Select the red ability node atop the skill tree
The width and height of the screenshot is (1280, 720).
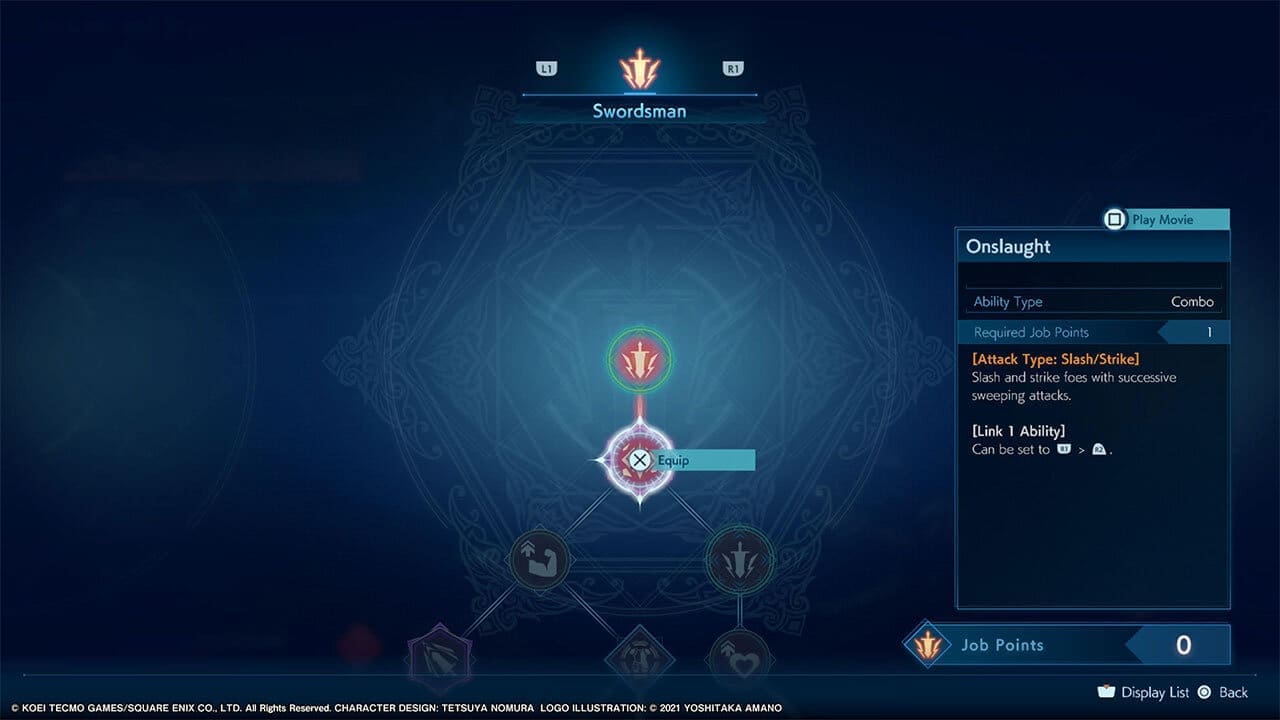640,360
